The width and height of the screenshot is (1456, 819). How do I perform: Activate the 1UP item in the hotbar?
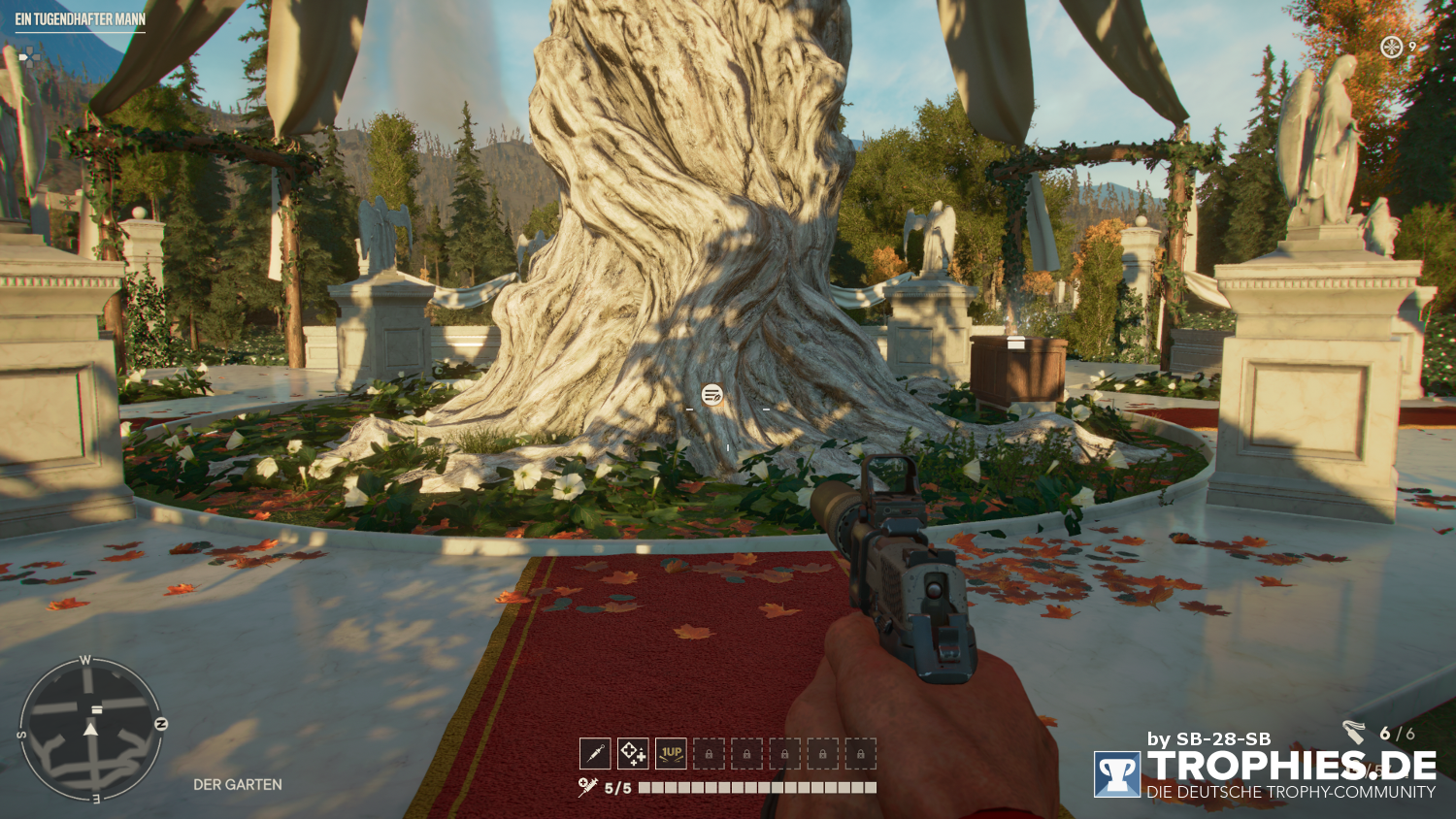[x=669, y=753]
